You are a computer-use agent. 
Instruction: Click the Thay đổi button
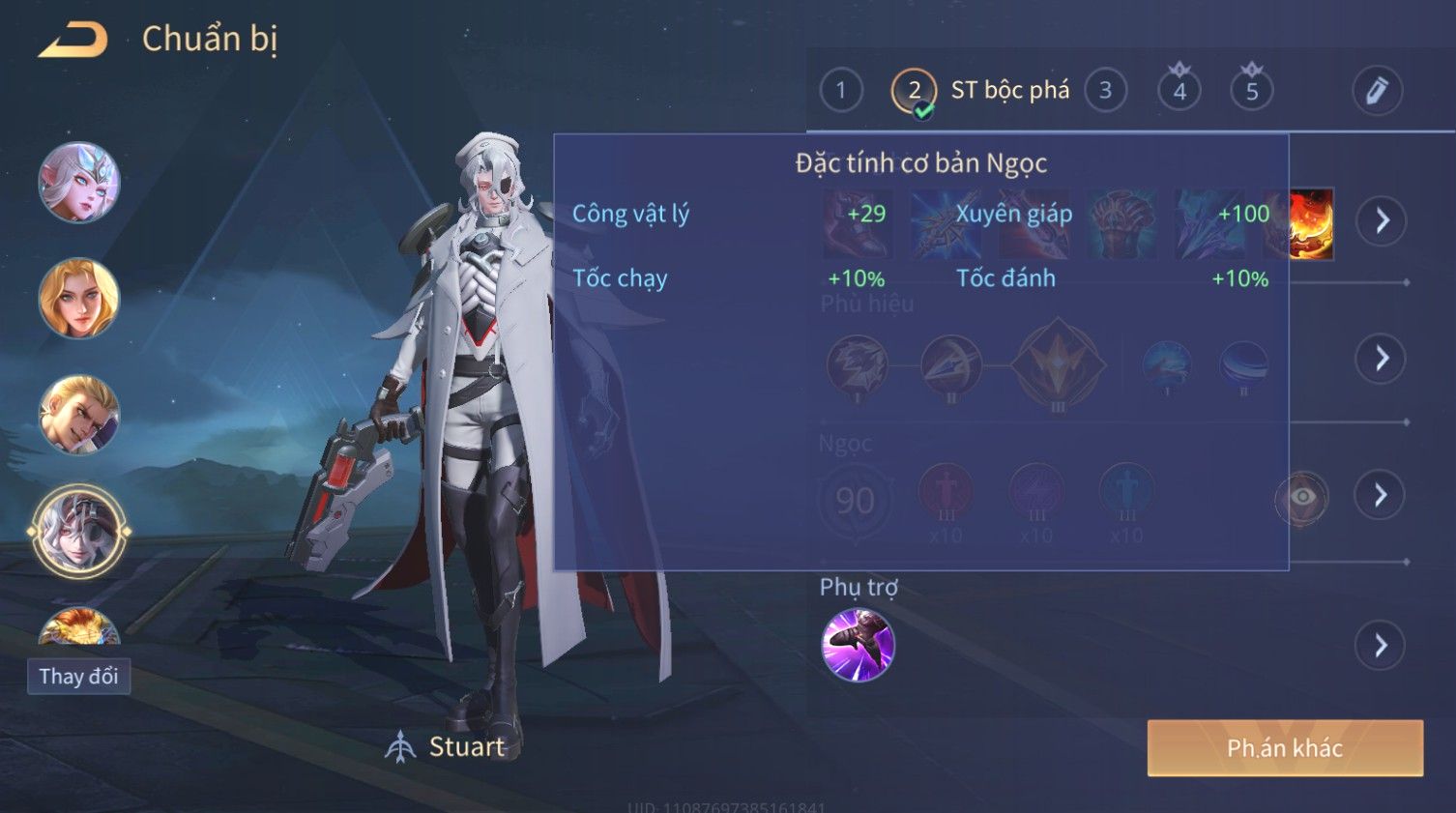(78, 676)
